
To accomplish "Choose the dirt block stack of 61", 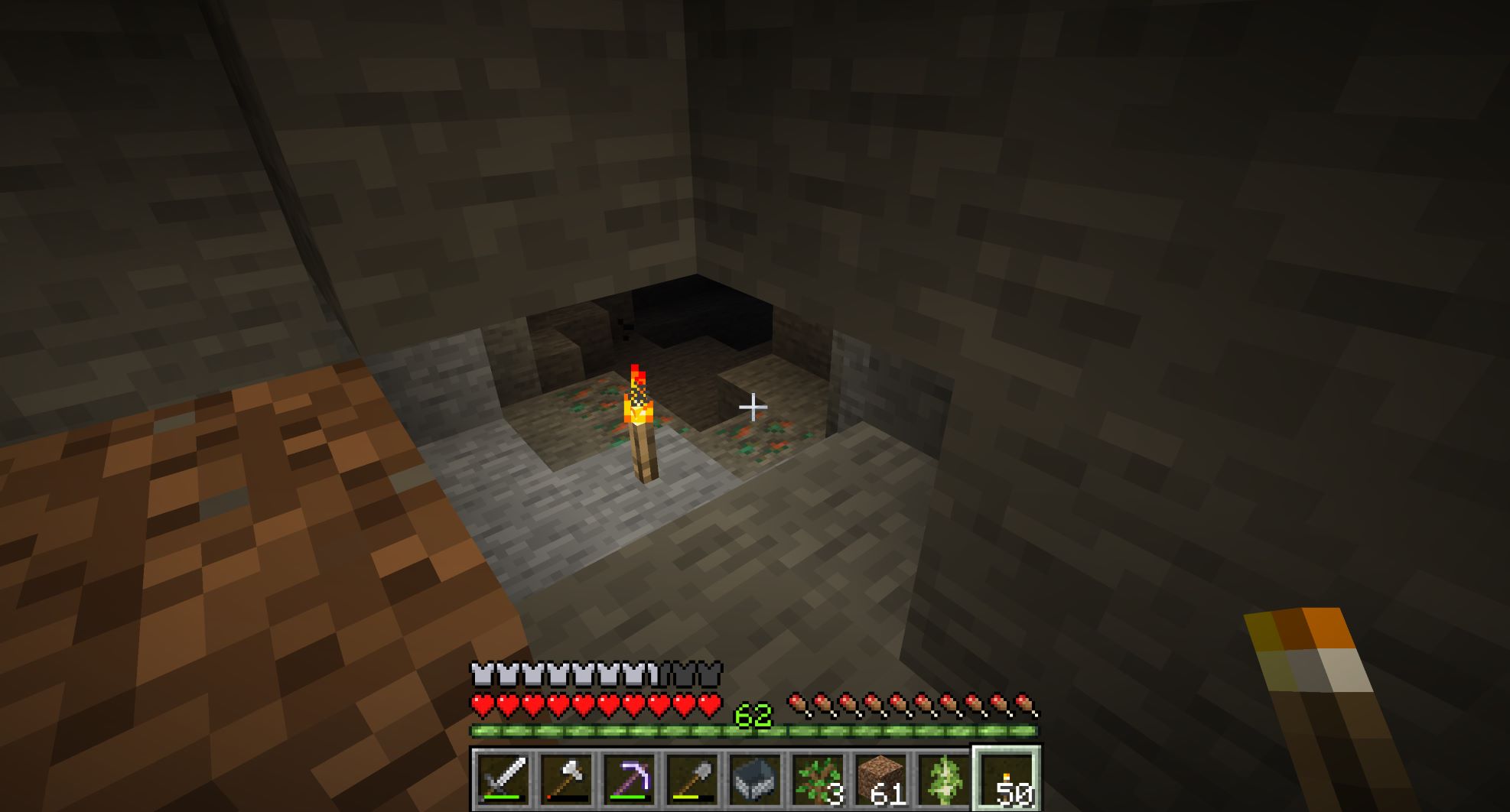I will tap(880, 779).
